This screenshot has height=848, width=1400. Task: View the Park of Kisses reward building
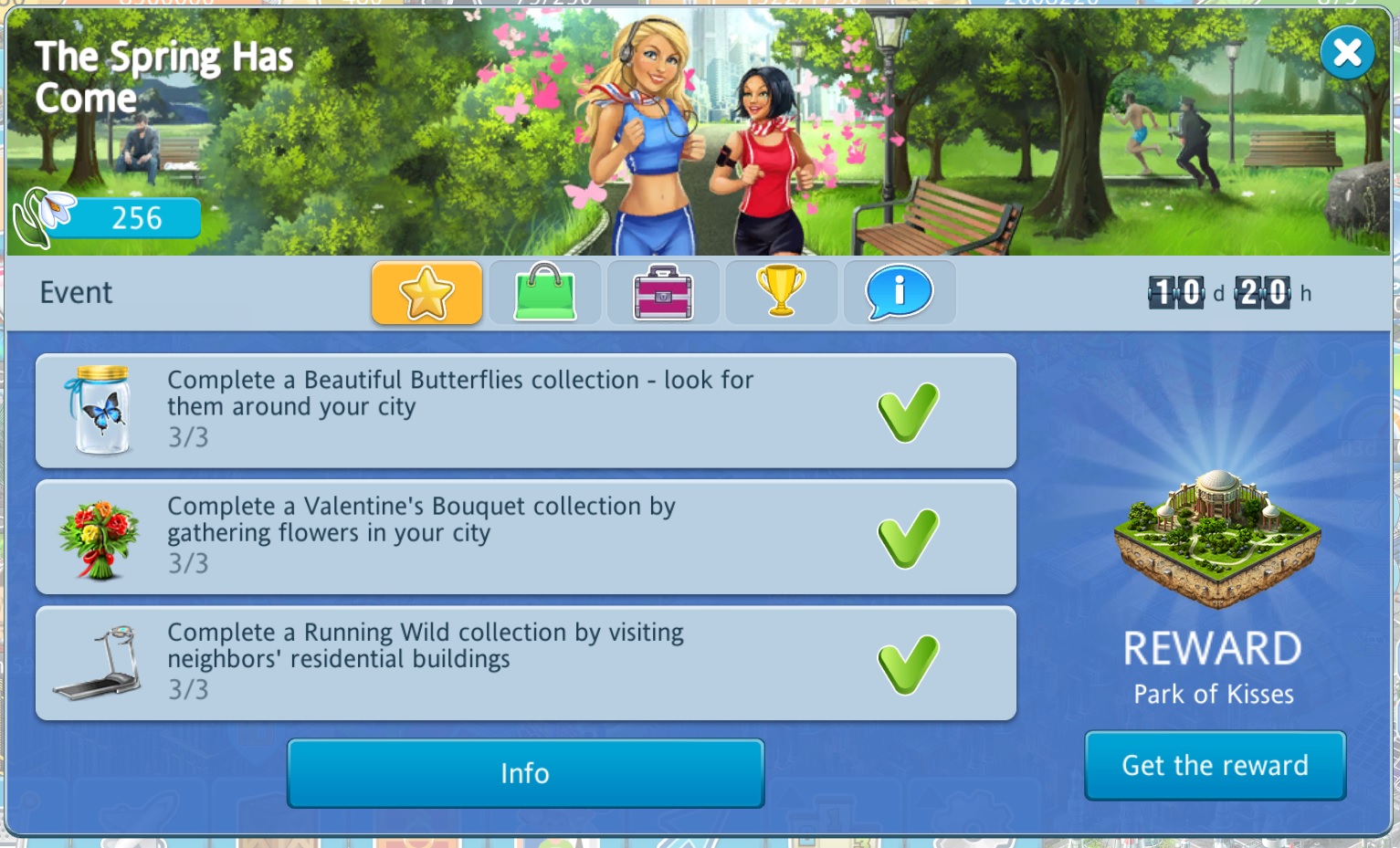(1216, 539)
